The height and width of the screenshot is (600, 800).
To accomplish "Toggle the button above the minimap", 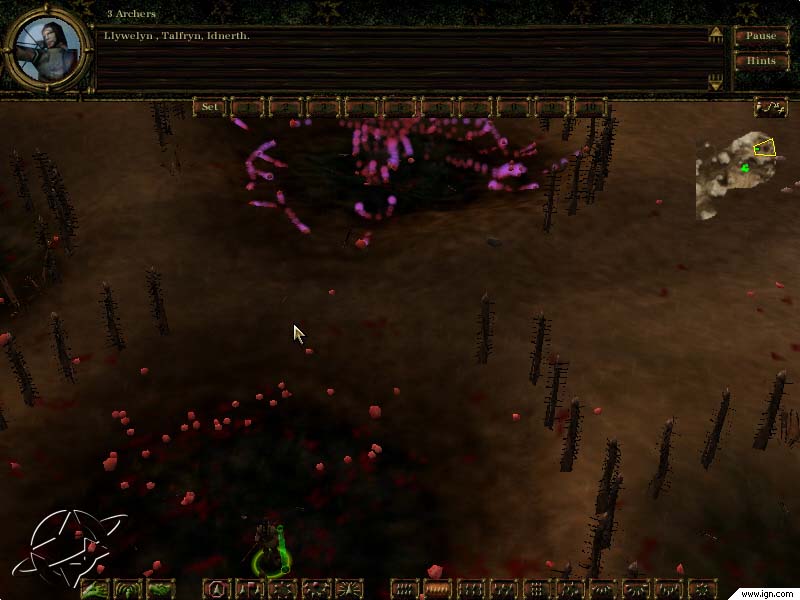I will [769, 107].
